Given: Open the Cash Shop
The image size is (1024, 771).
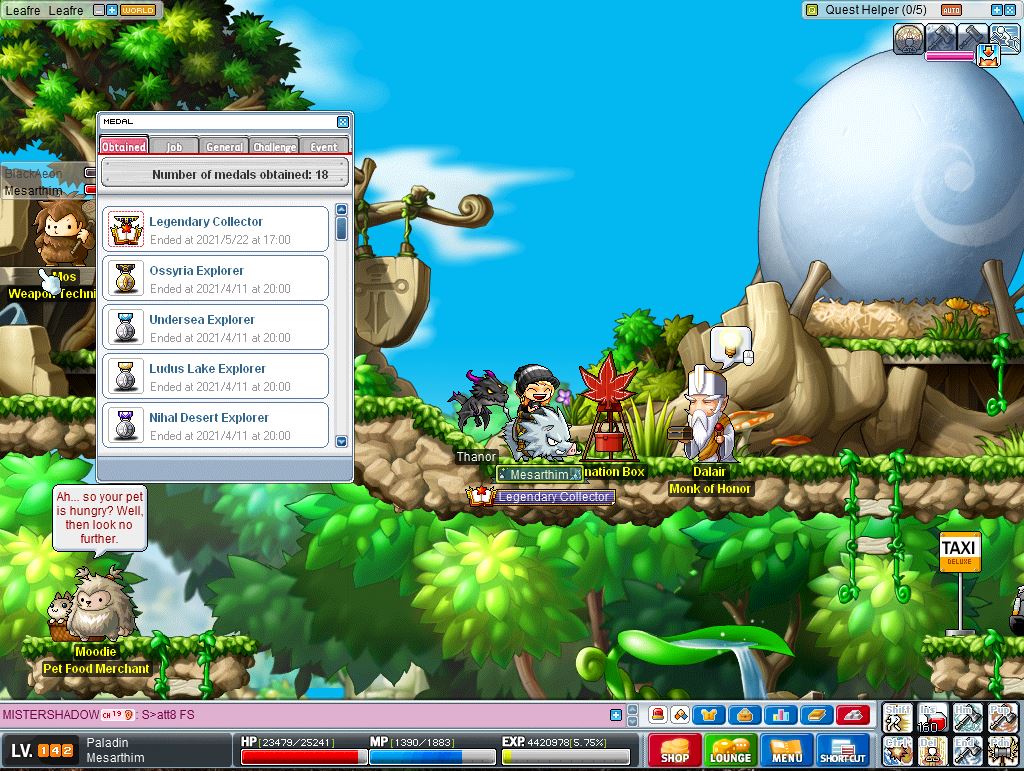Looking at the screenshot, I should coord(674,750).
